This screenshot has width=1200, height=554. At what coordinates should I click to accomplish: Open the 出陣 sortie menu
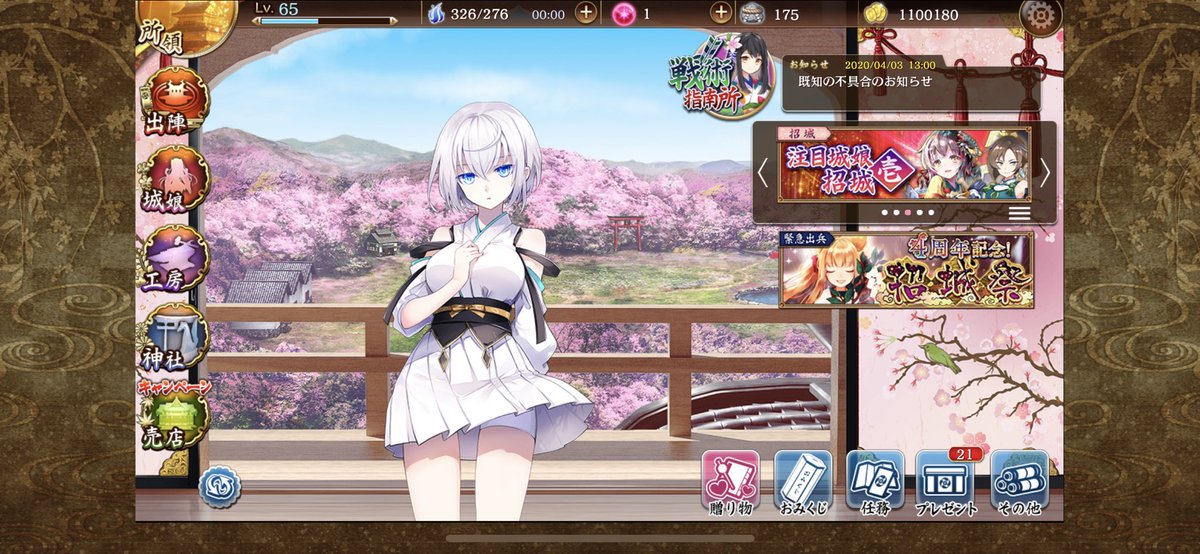(x=175, y=102)
